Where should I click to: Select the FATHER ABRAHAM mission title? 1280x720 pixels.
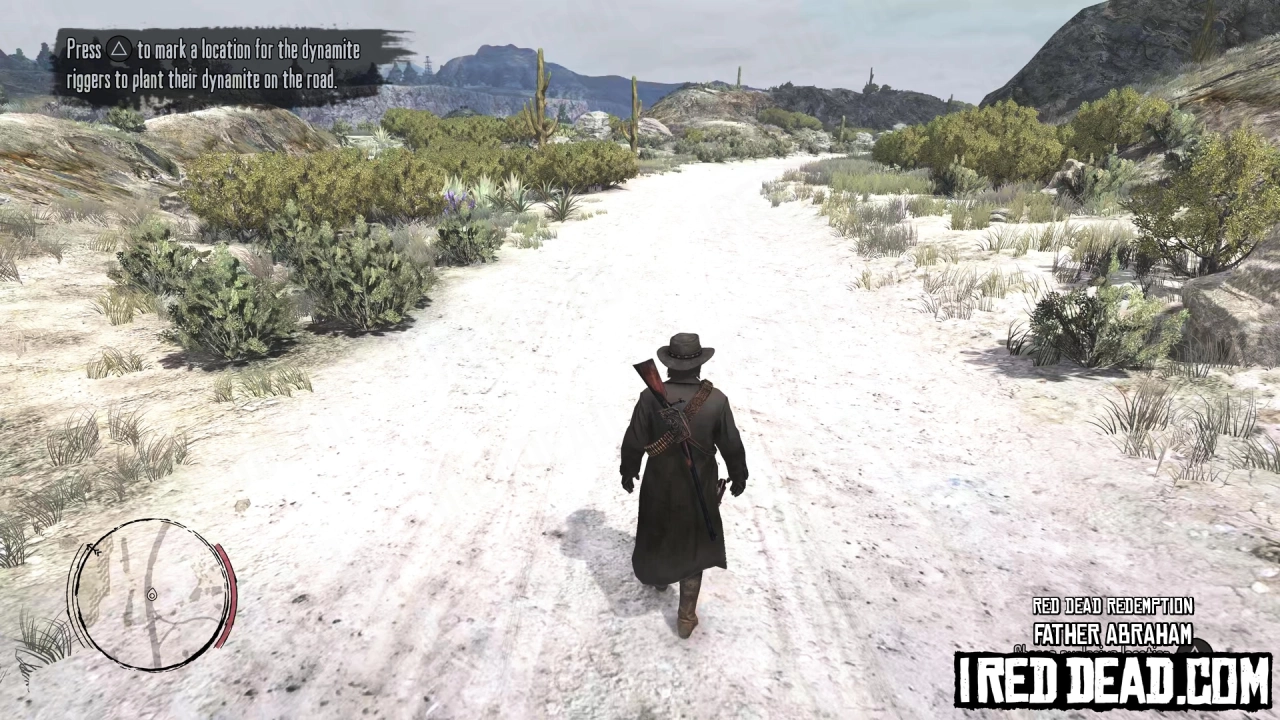[1112, 631]
